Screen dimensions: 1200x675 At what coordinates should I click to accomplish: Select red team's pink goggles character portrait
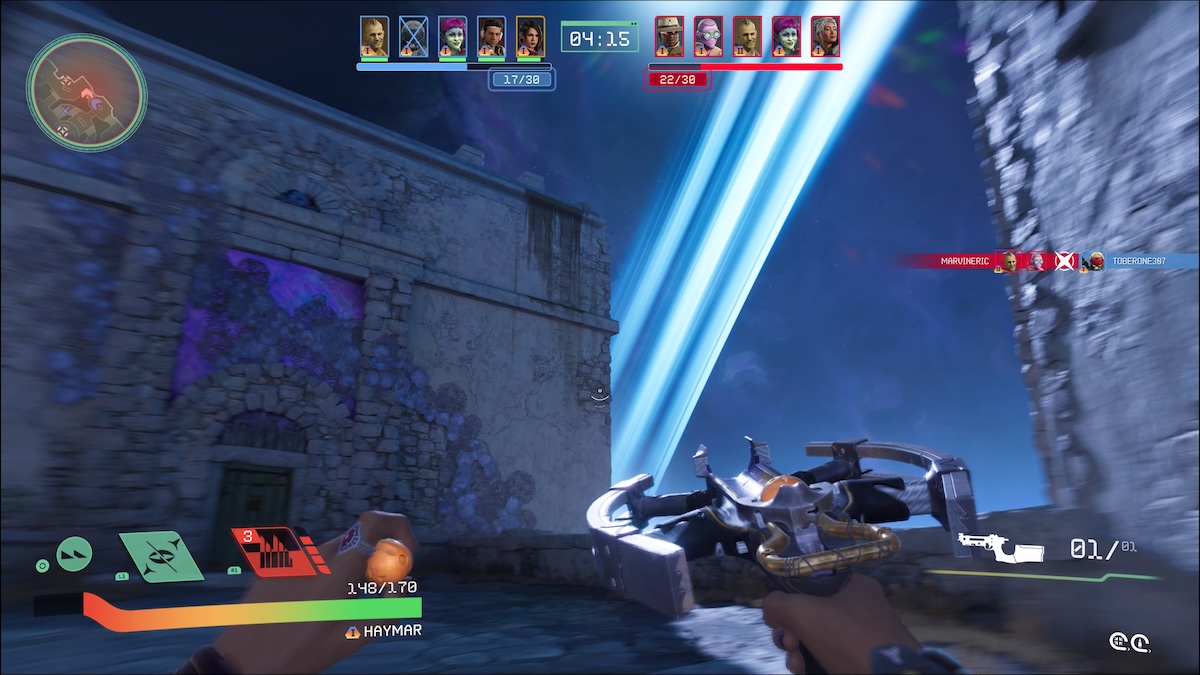pyautogui.click(x=708, y=36)
